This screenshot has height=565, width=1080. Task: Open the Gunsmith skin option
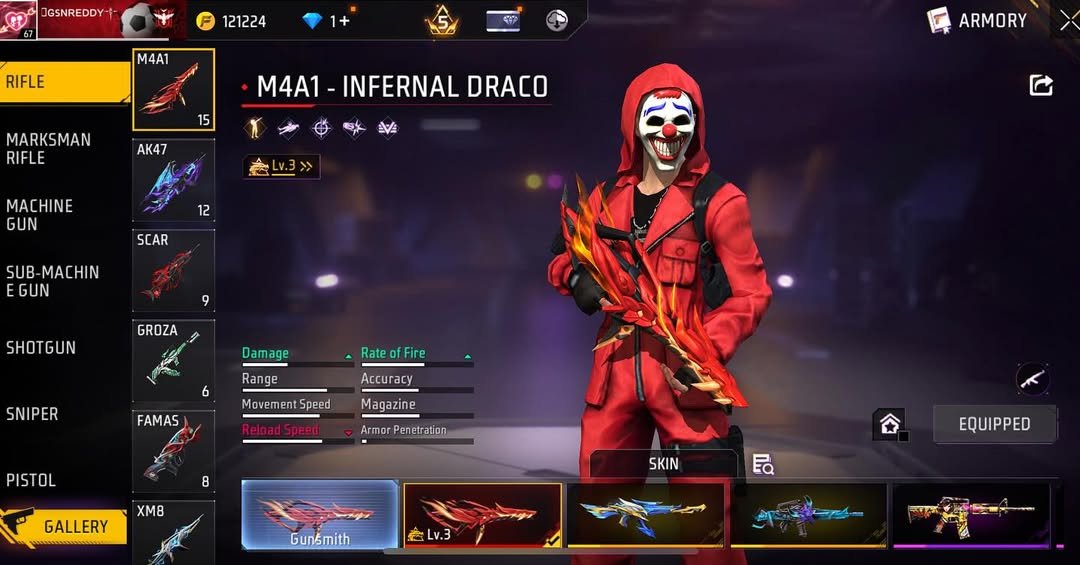coord(320,515)
